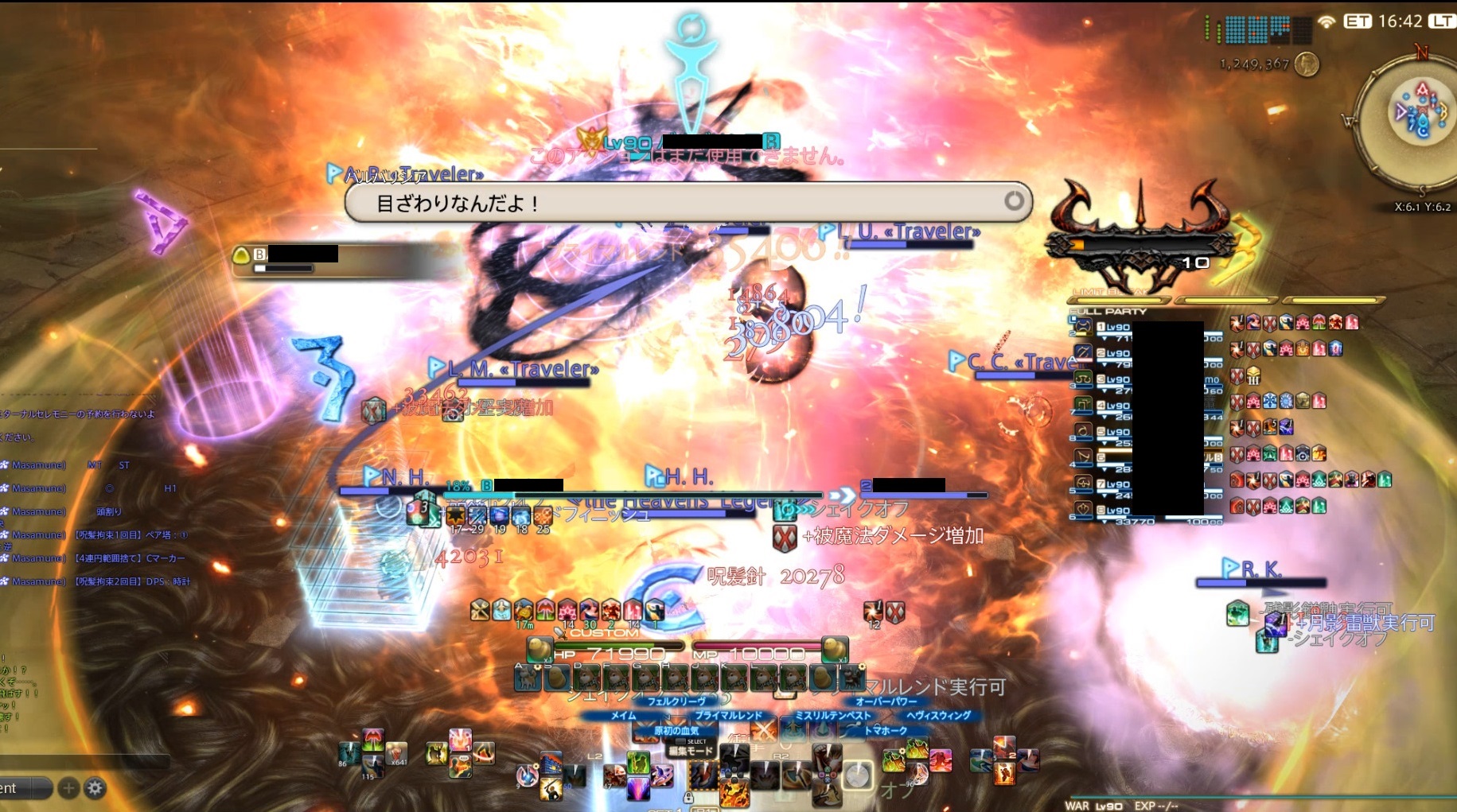Use the プライマルレンド (Primal Rend) action

pos(728,715)
